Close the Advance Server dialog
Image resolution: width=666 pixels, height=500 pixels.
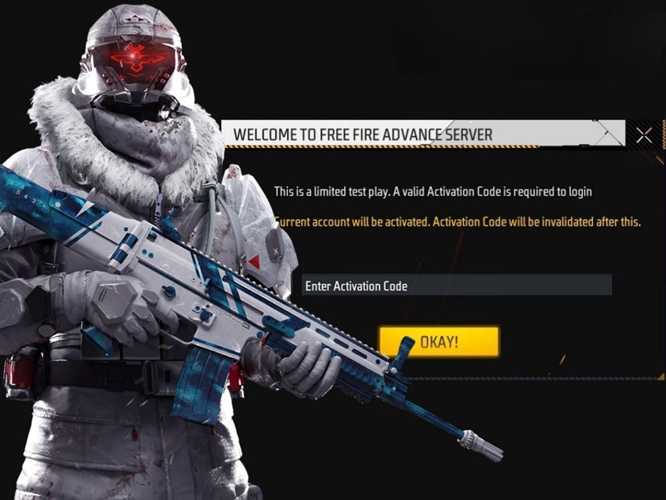pos(643,135)
